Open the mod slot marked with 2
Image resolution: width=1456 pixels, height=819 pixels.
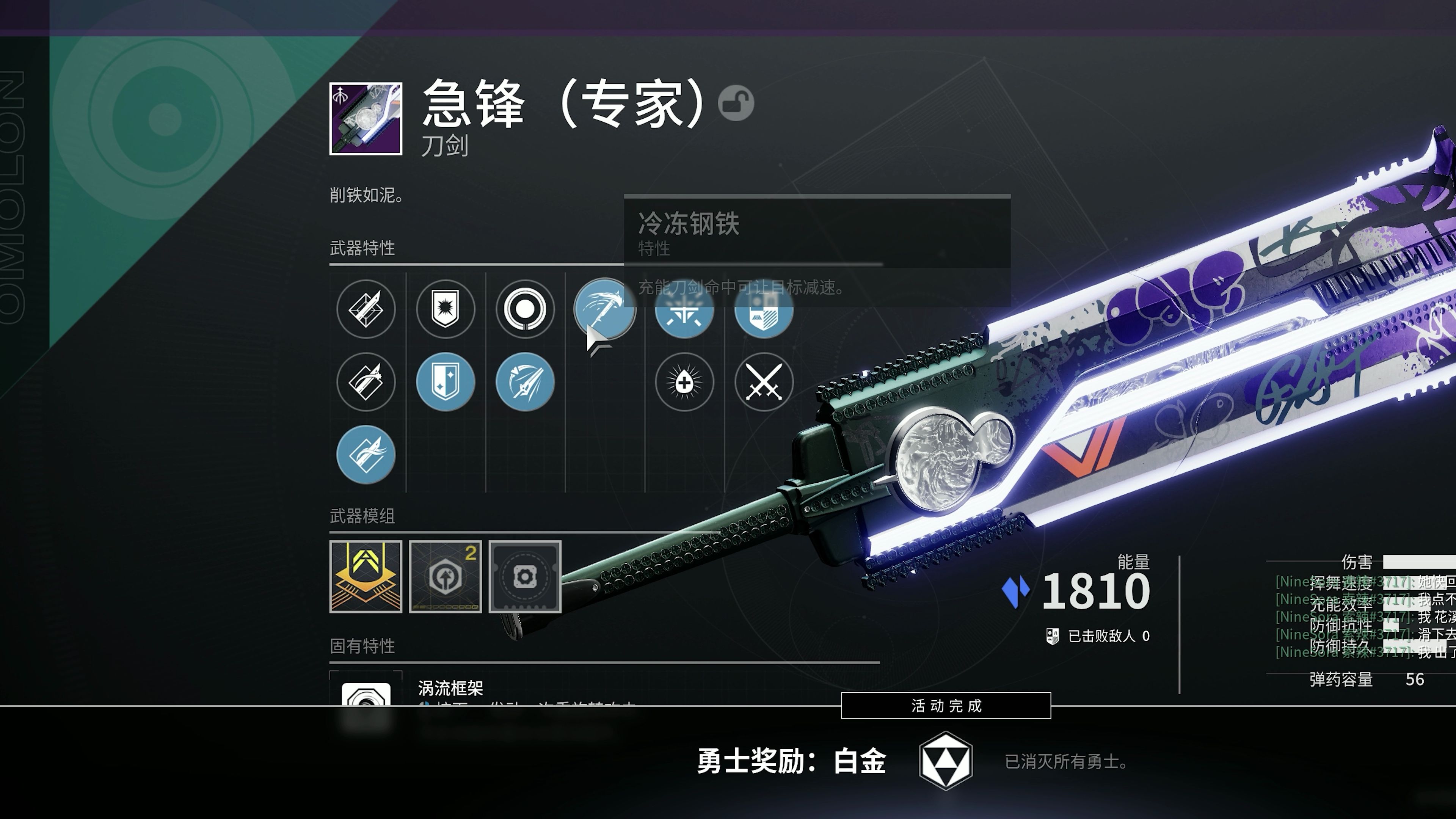click(446, 576)
